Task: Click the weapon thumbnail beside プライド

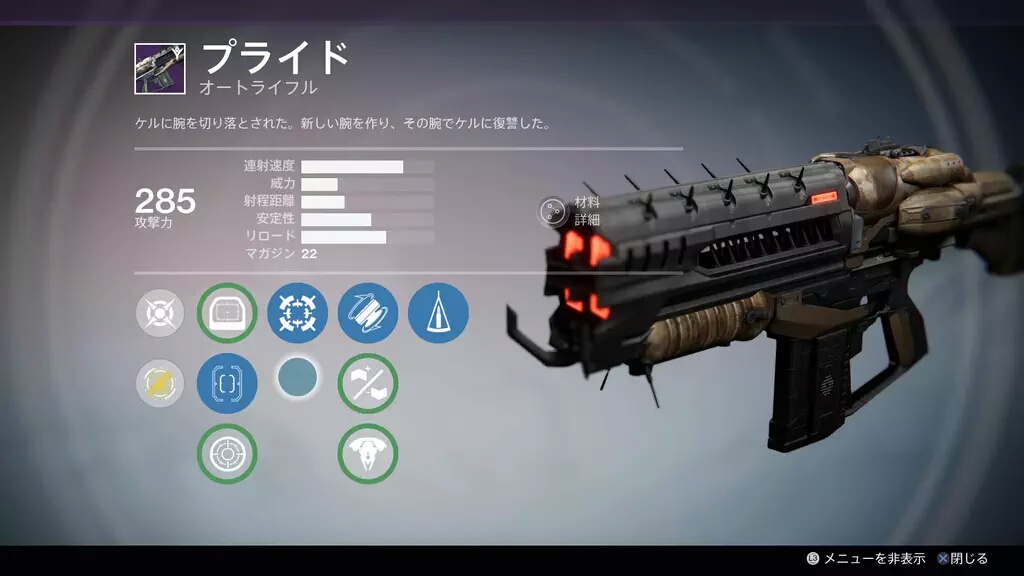Action: (160, 68)
